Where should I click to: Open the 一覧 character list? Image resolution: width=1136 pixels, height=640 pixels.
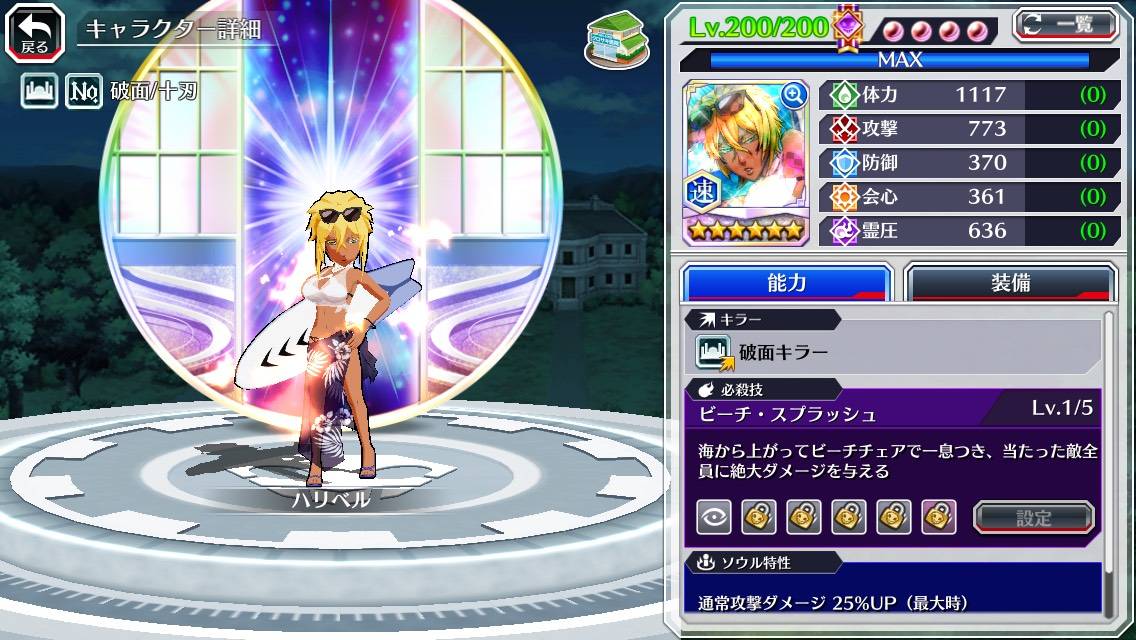coord(1065,24)
